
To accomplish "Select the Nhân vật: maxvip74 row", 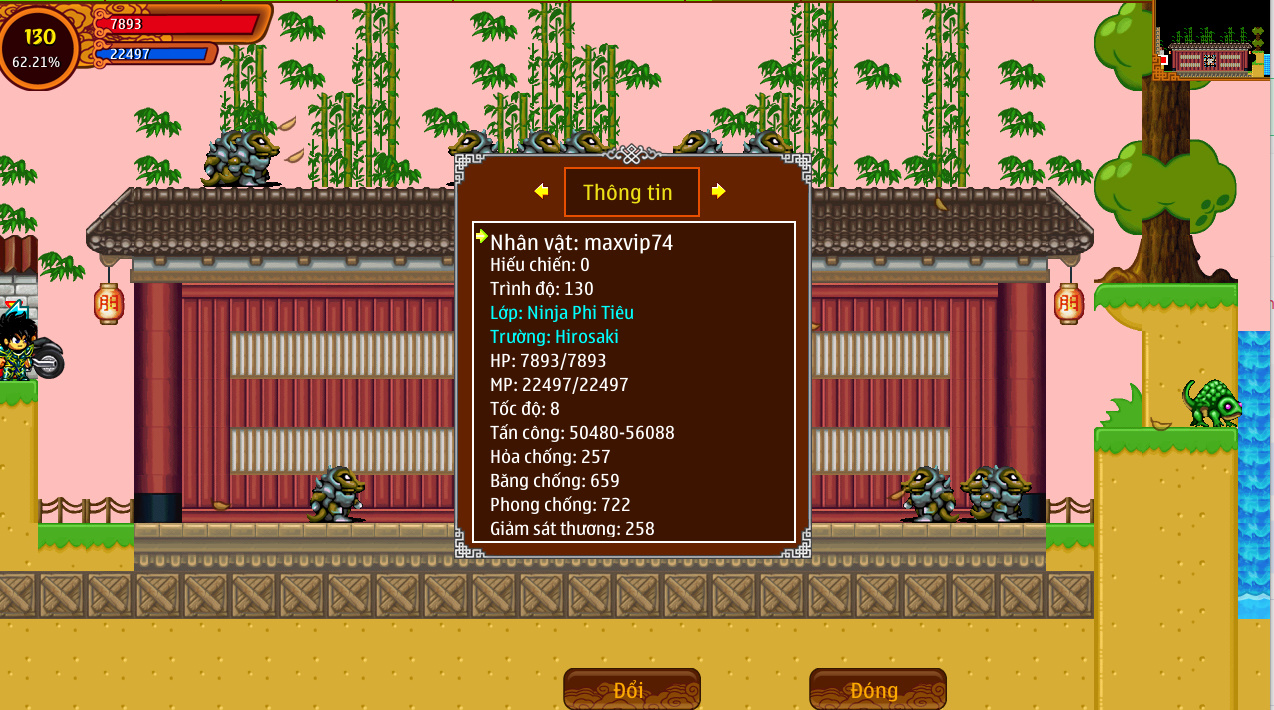I will coord(581,242).
